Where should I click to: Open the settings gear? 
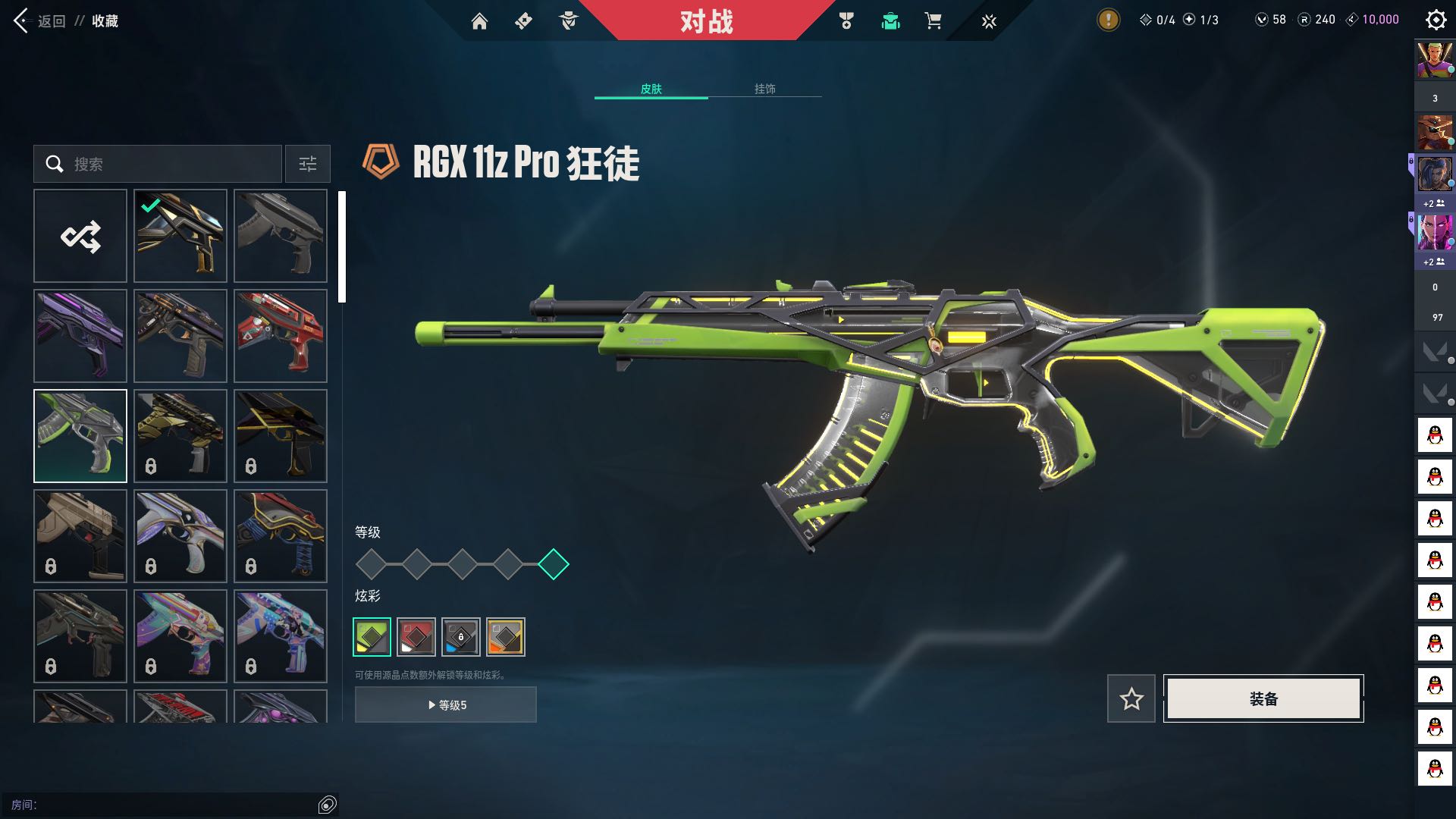click(x=1436, y=20)
